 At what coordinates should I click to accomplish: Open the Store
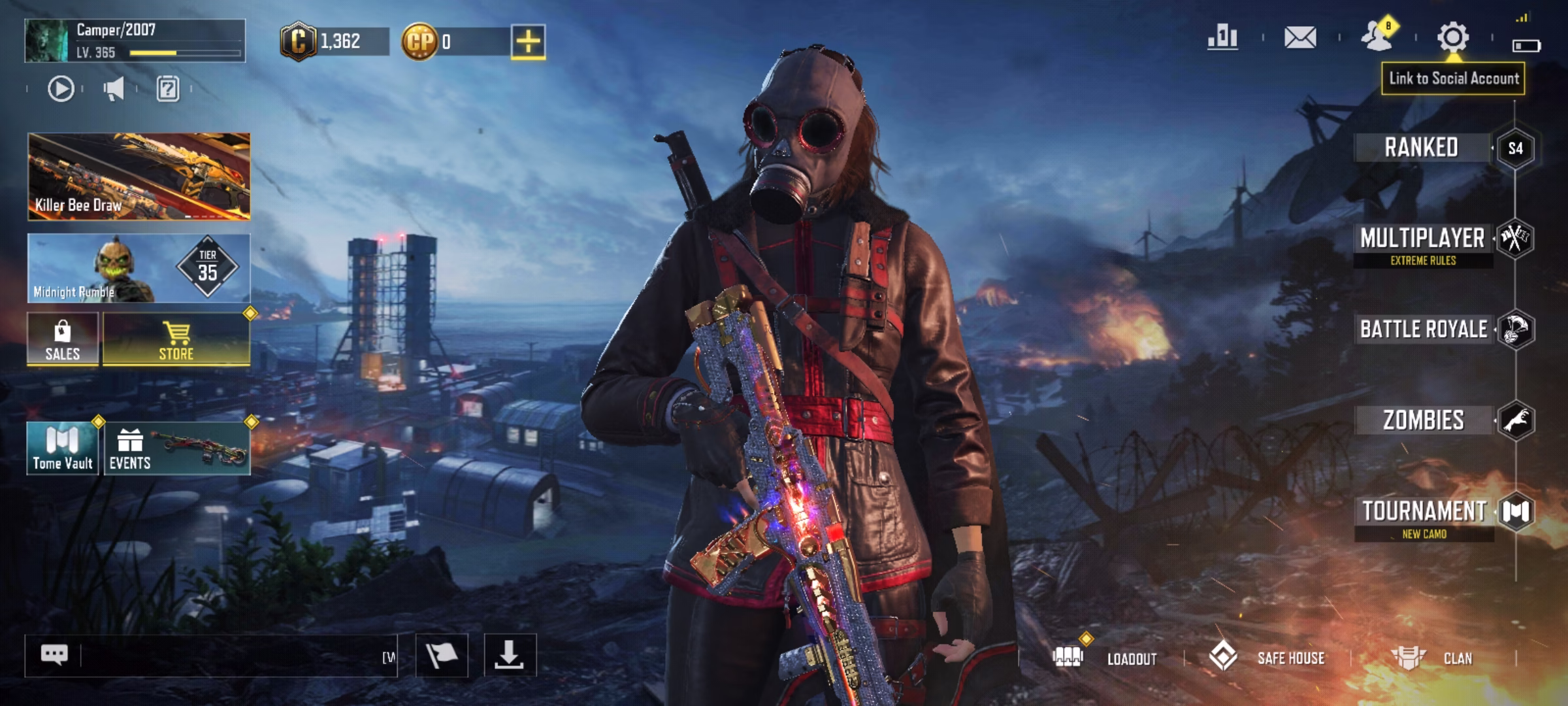[176, 339]
